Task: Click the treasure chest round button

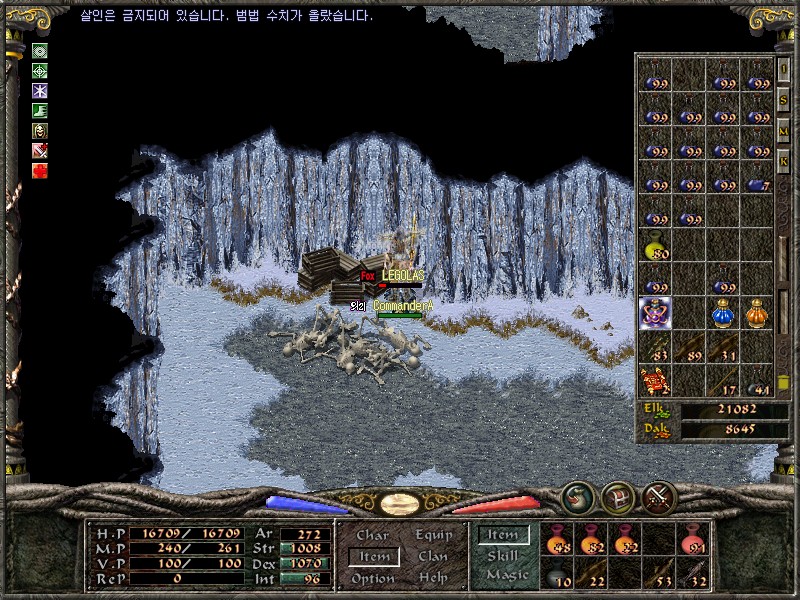Action: click(x=617, y=496)
